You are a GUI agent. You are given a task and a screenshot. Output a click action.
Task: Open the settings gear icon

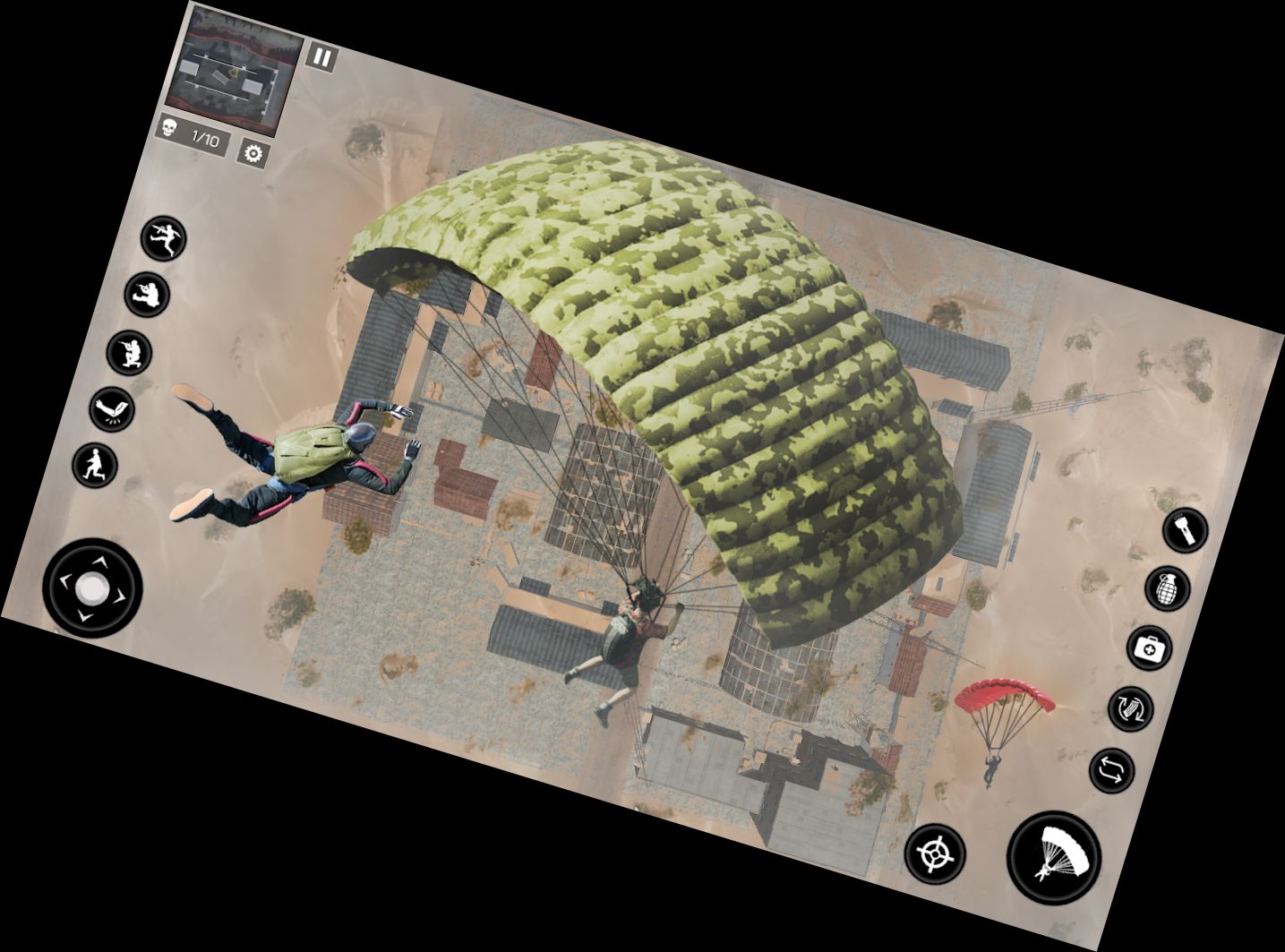tap(253, 154)
